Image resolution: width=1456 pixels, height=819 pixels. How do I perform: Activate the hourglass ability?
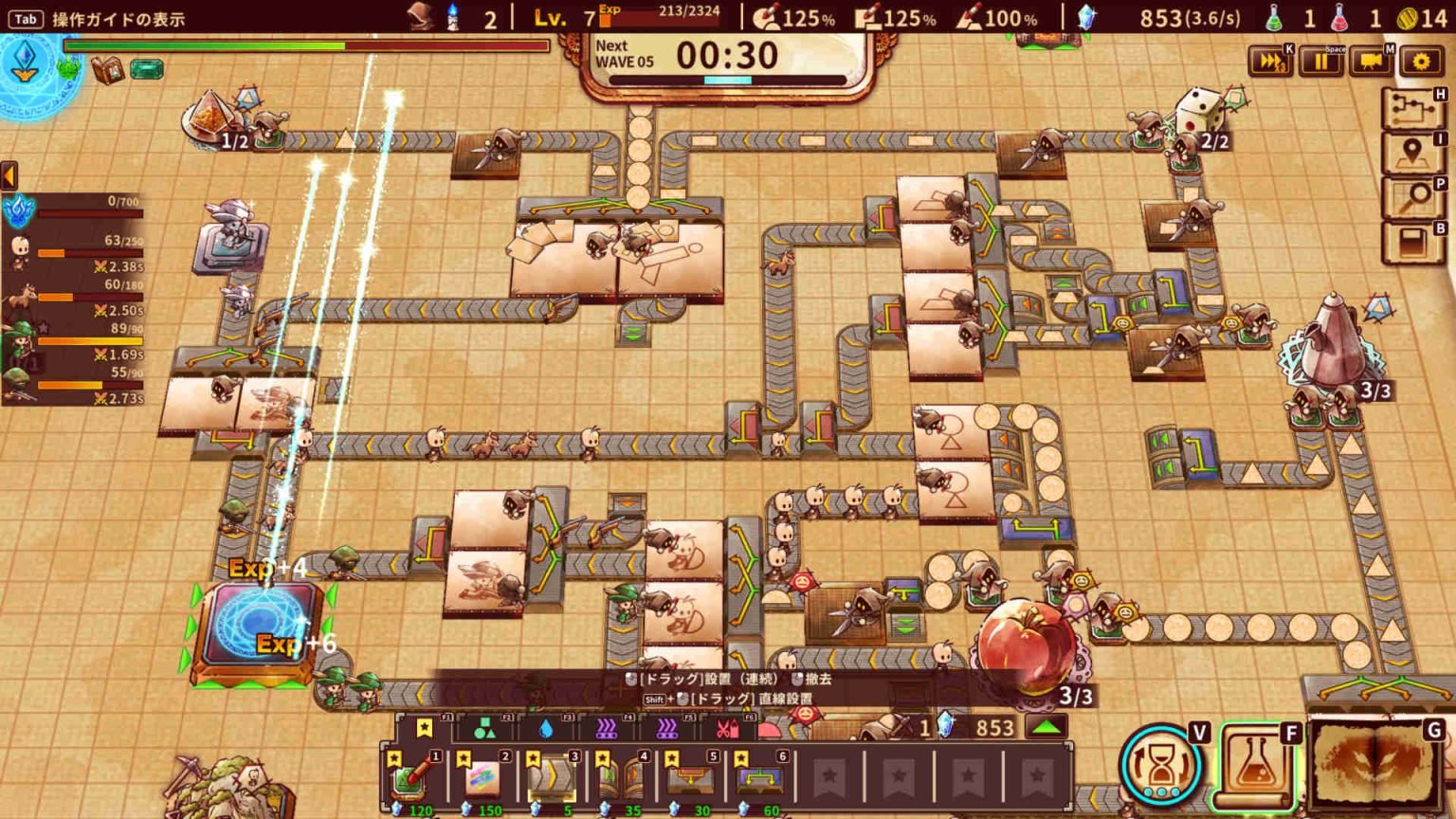coord(1159,768)
